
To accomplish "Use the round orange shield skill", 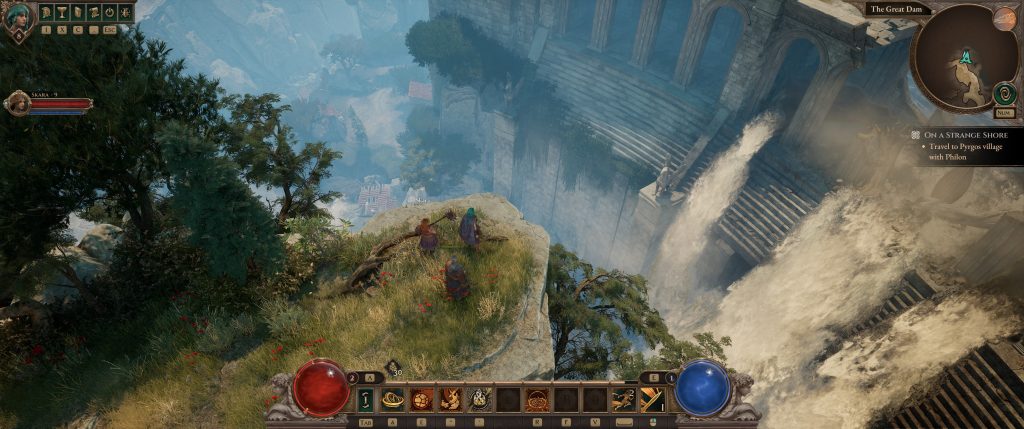I will click(422, 400).
